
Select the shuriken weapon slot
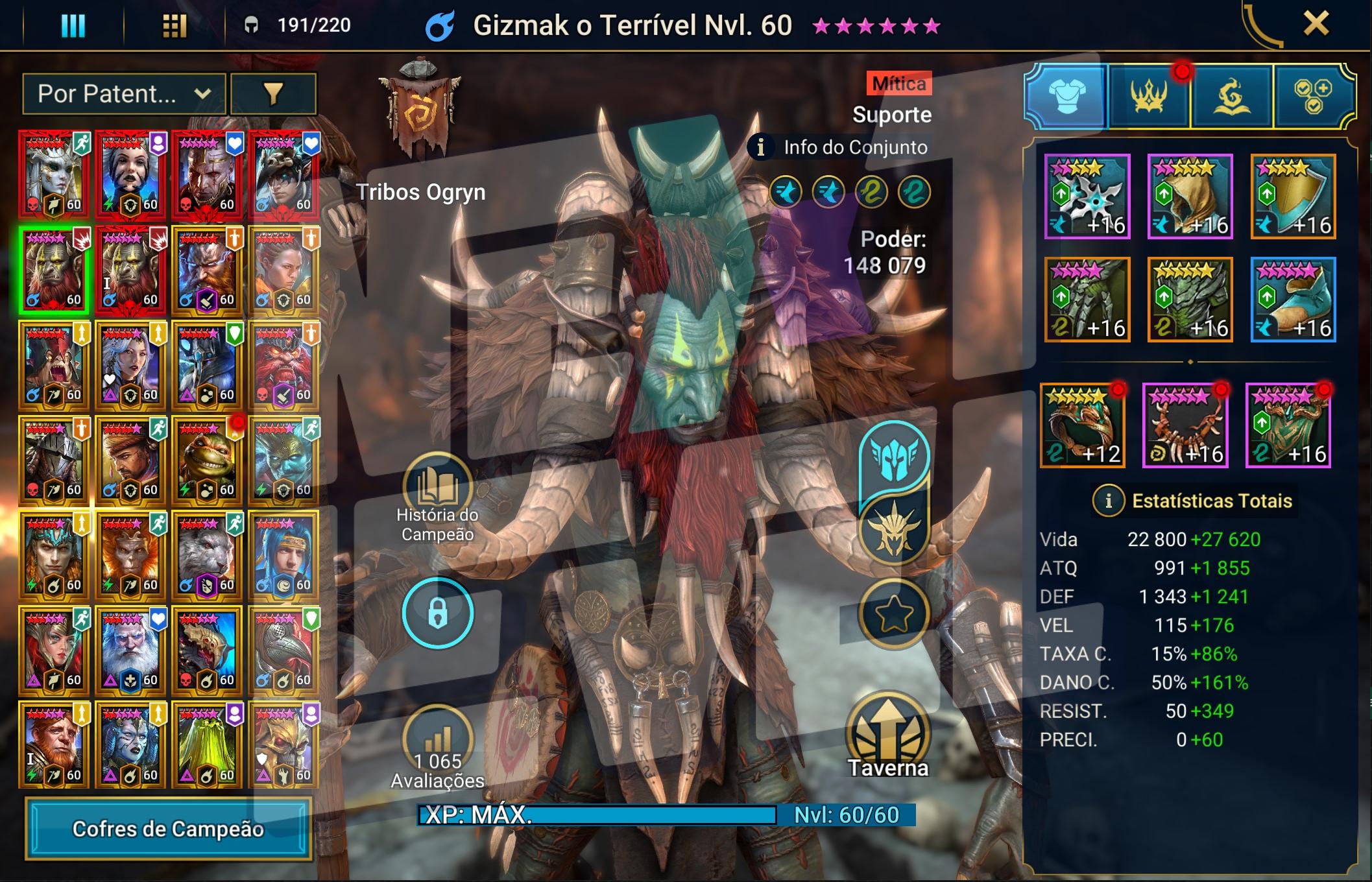point(1087,197)
